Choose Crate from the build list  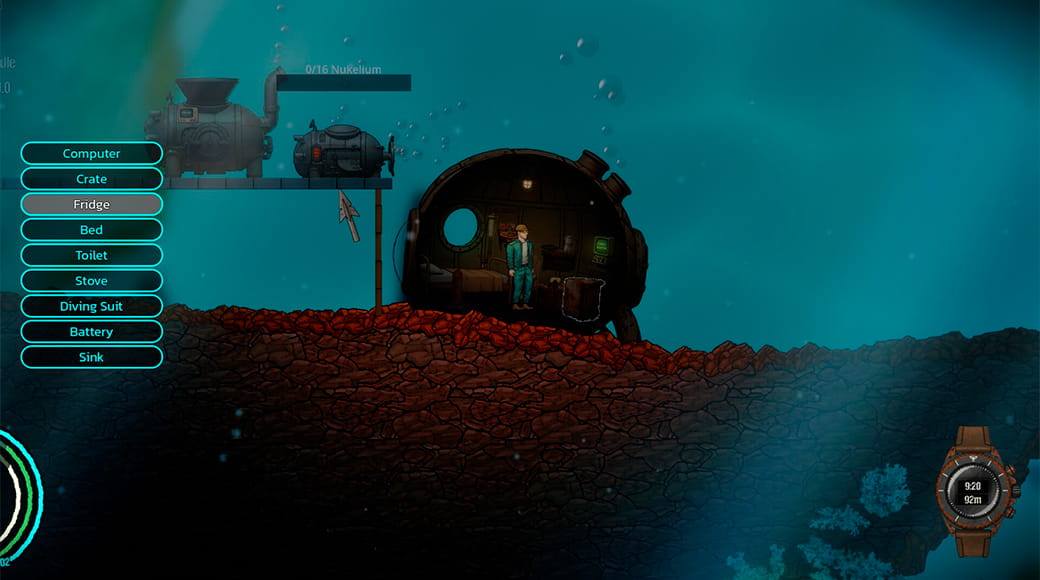point(91,179)
